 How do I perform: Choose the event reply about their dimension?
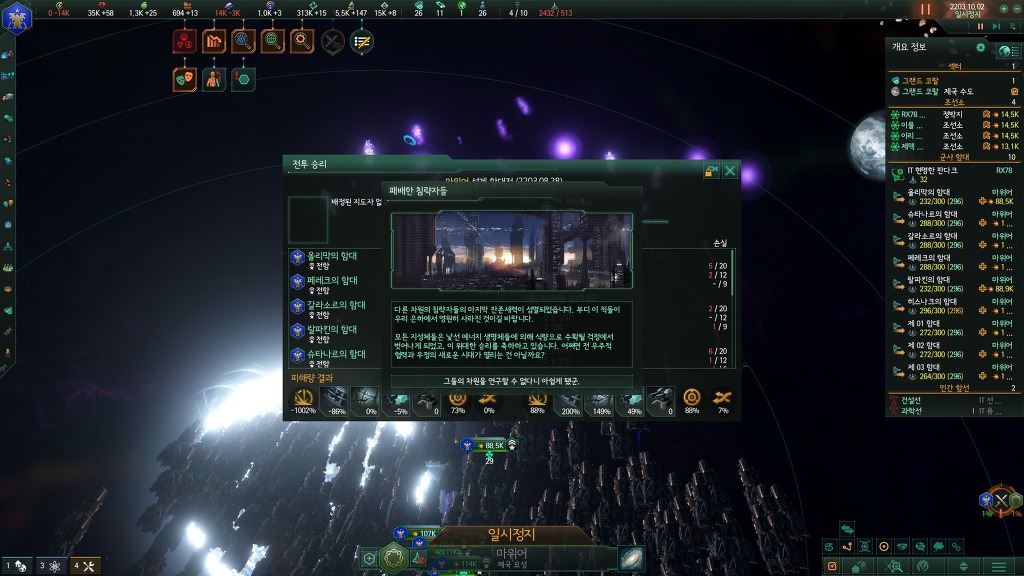point(511,381)
